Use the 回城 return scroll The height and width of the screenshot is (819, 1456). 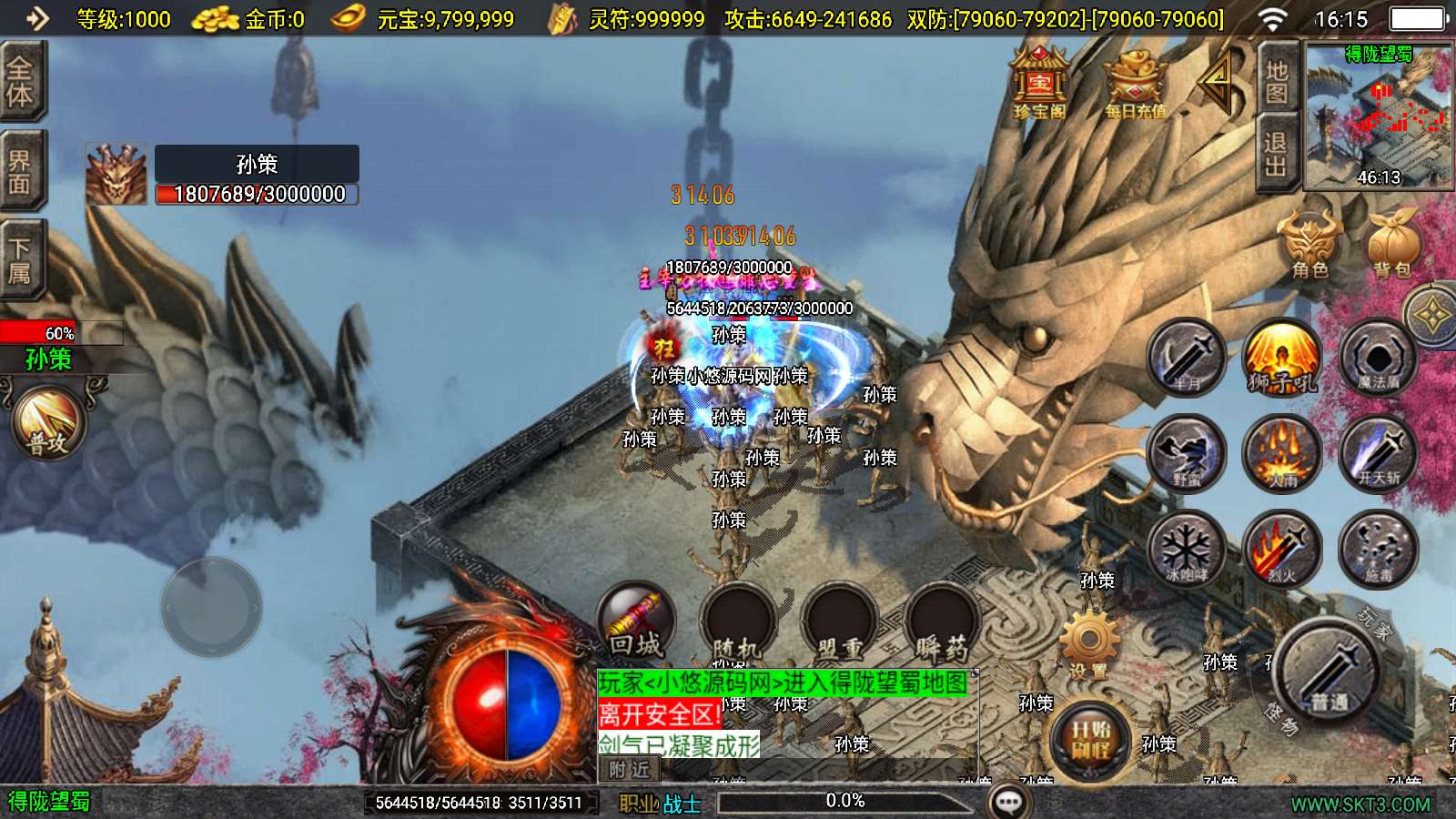636,622
